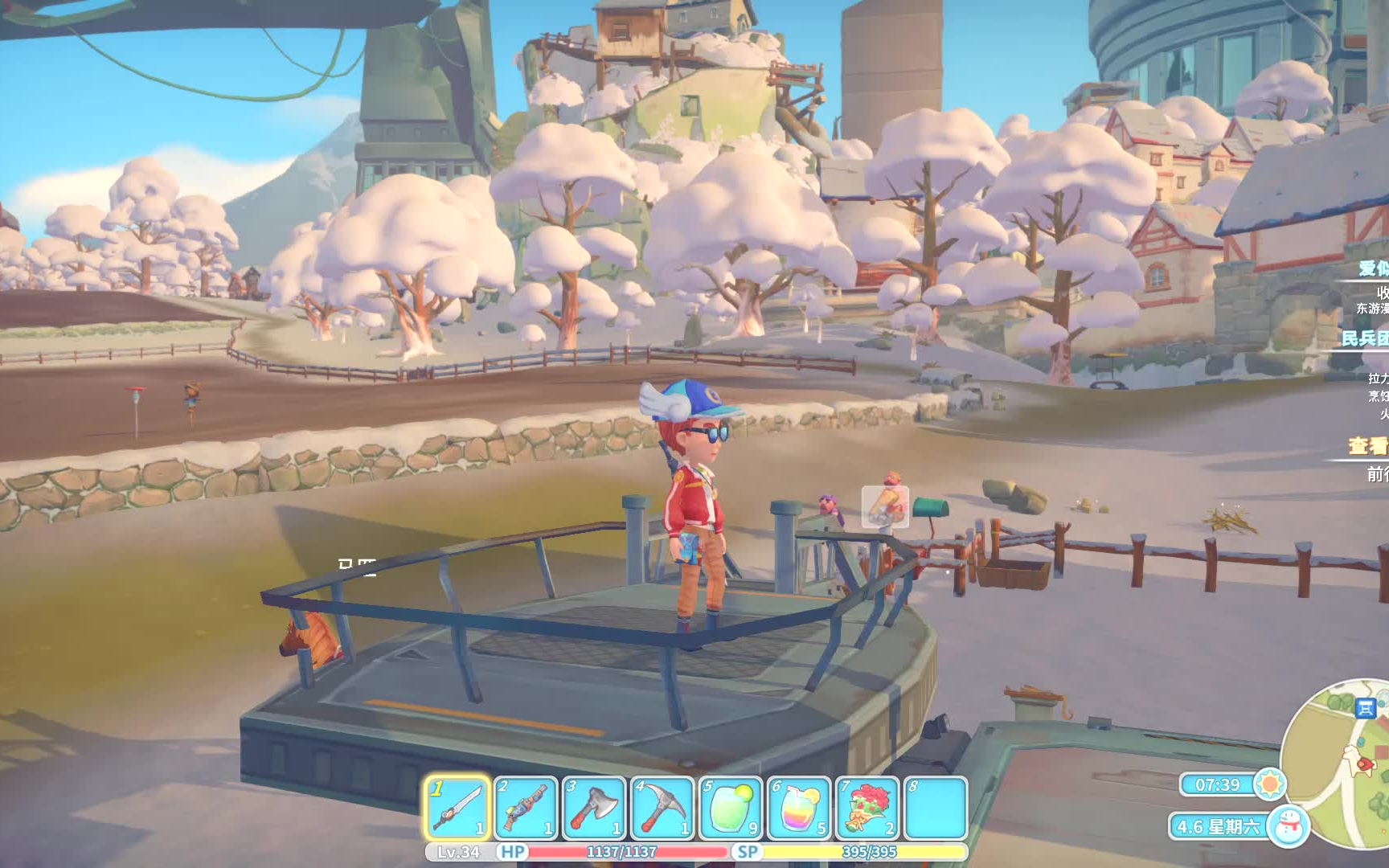Image resolution: width=1389 pixels, height=868 pixels.
Task: Choose the pickaxe hotbar slot
Action: (662, 809)
